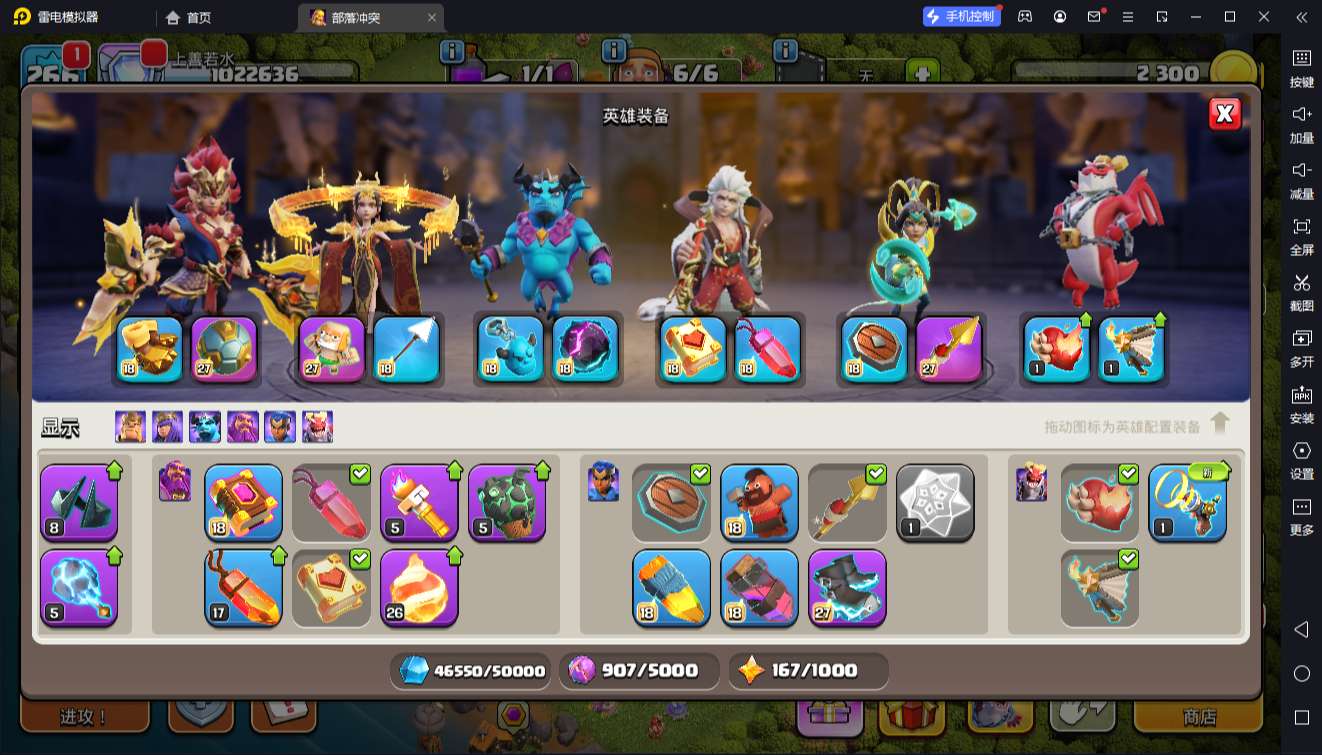Toggle the blue Minion Prince display filter

point(205,427)
